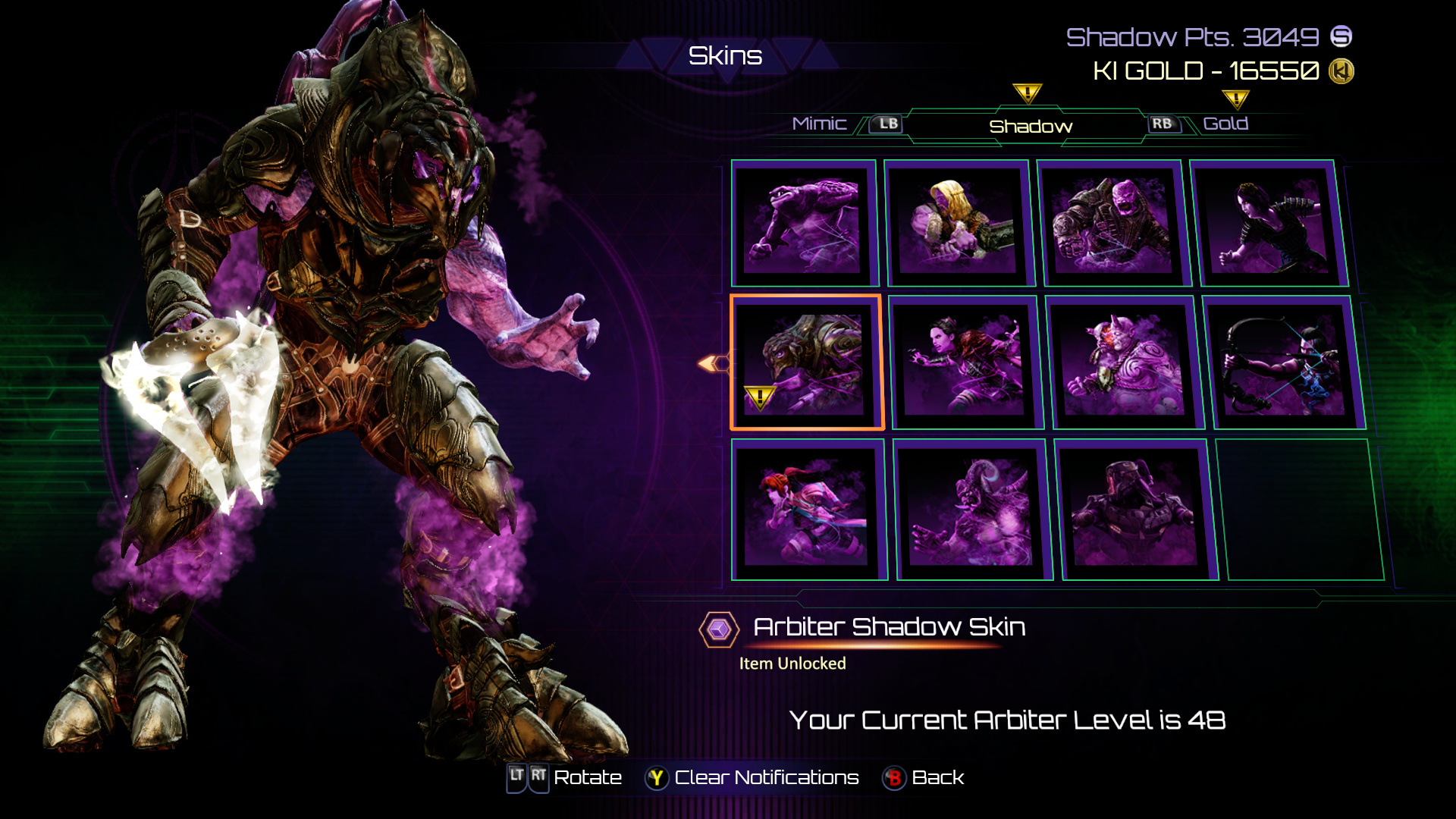Select the dark-haired Shin Hisako skin
This screenshot has width=1456, height=819.
tap(1269, 222)
